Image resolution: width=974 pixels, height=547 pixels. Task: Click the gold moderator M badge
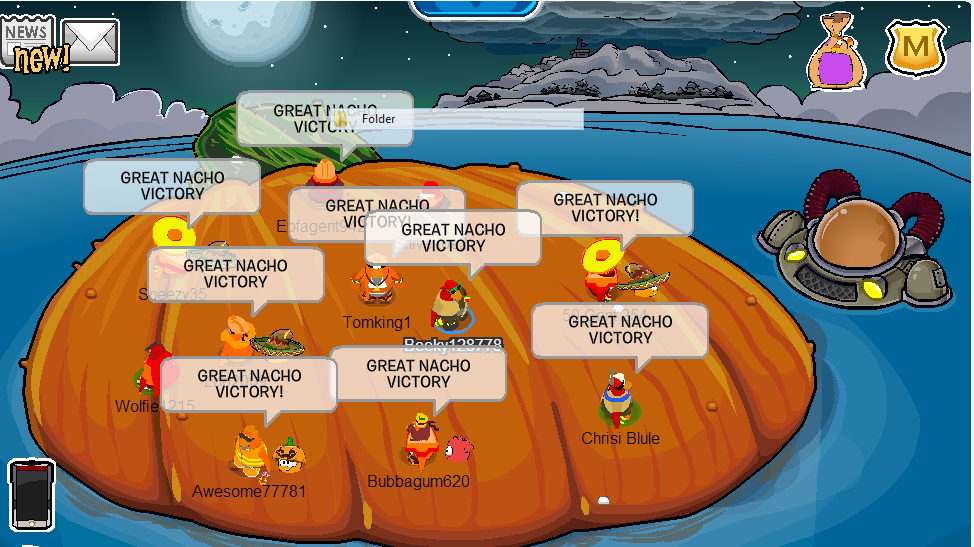pos(916,48)
